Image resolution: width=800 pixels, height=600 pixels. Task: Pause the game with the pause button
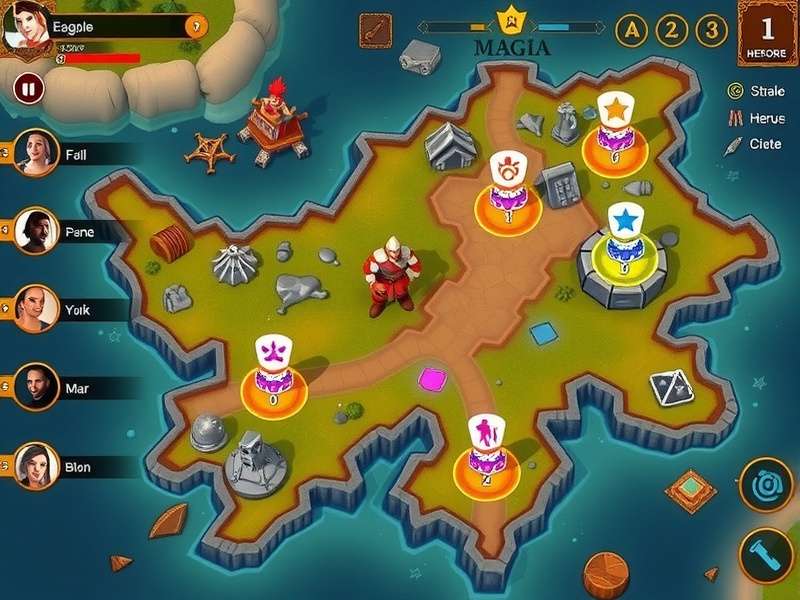[29, 90]
